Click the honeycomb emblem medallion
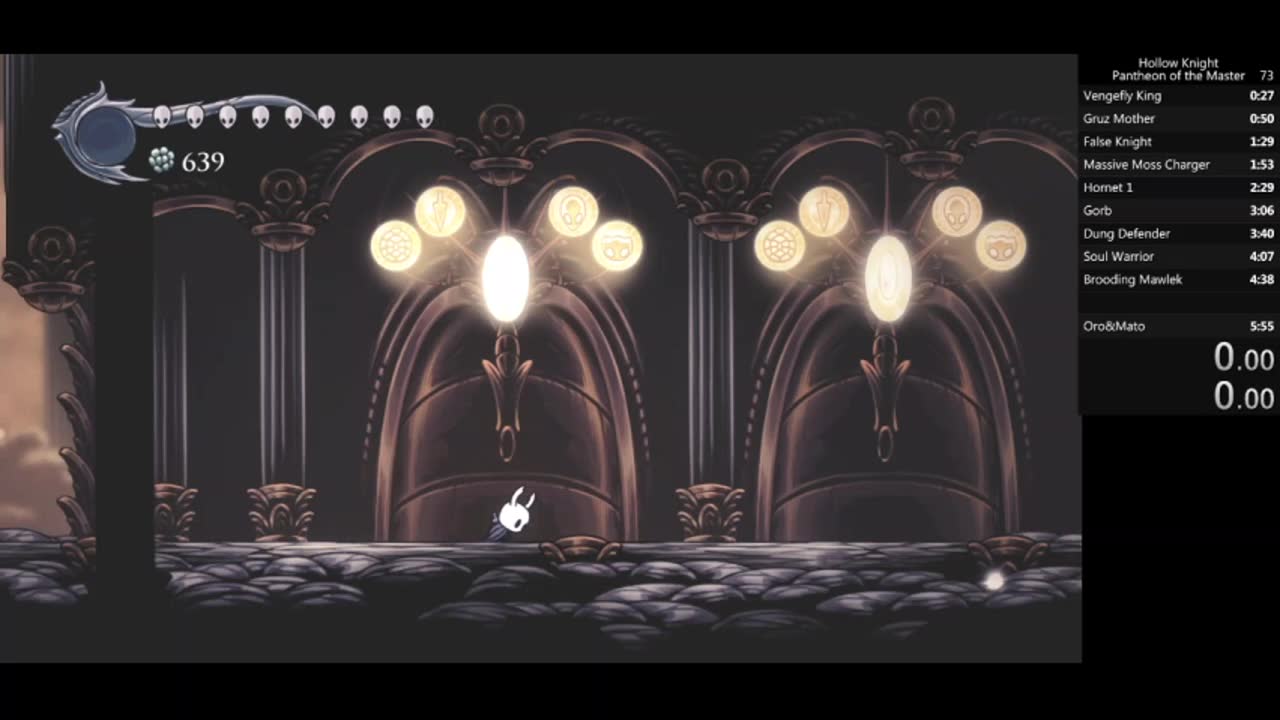Image resolution: width=1280 pixels, height=720 pixels. click(396, 243)
